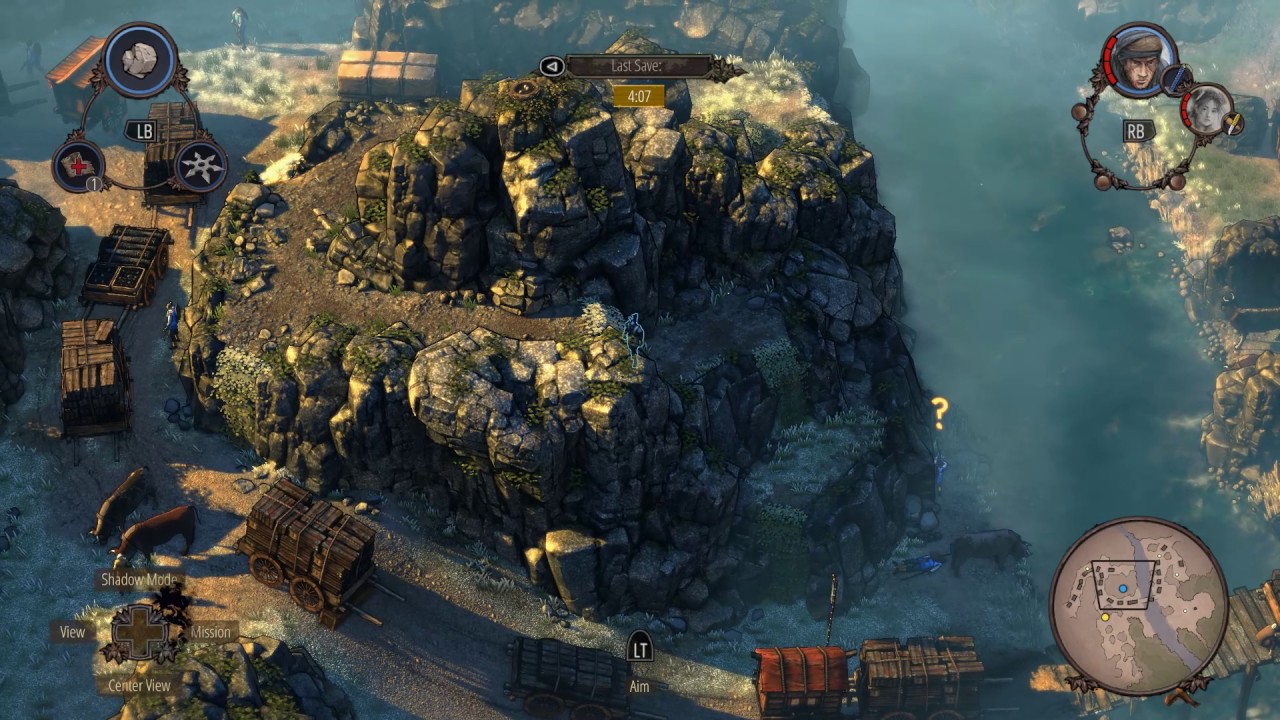Switch to the pale-faced woman portrait
The image size is (1280, 720).
pos(1206,110)
